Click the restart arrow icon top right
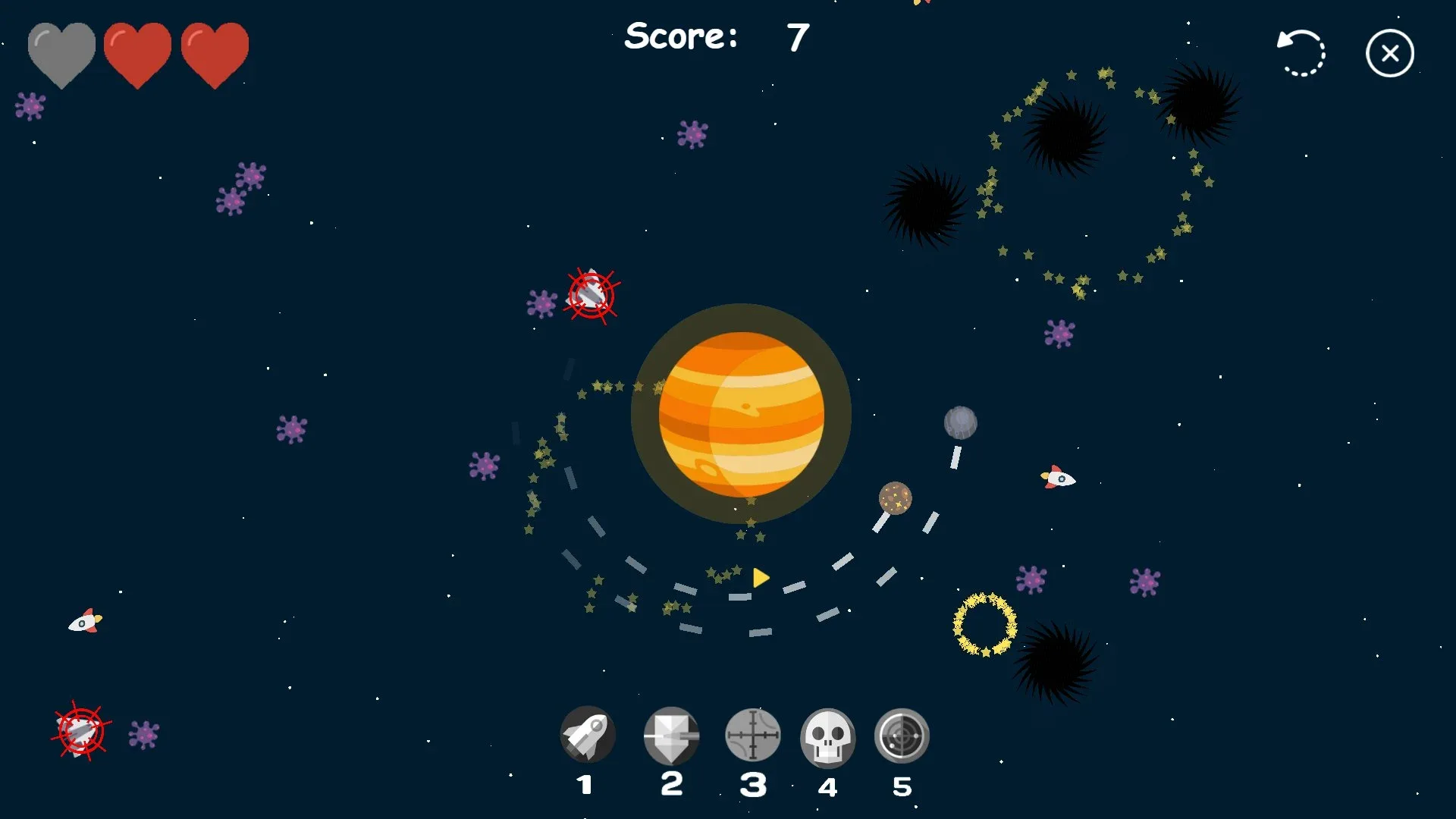Image resolution: width=1456 pixels, height=819 pixels. pos(1301,52)
